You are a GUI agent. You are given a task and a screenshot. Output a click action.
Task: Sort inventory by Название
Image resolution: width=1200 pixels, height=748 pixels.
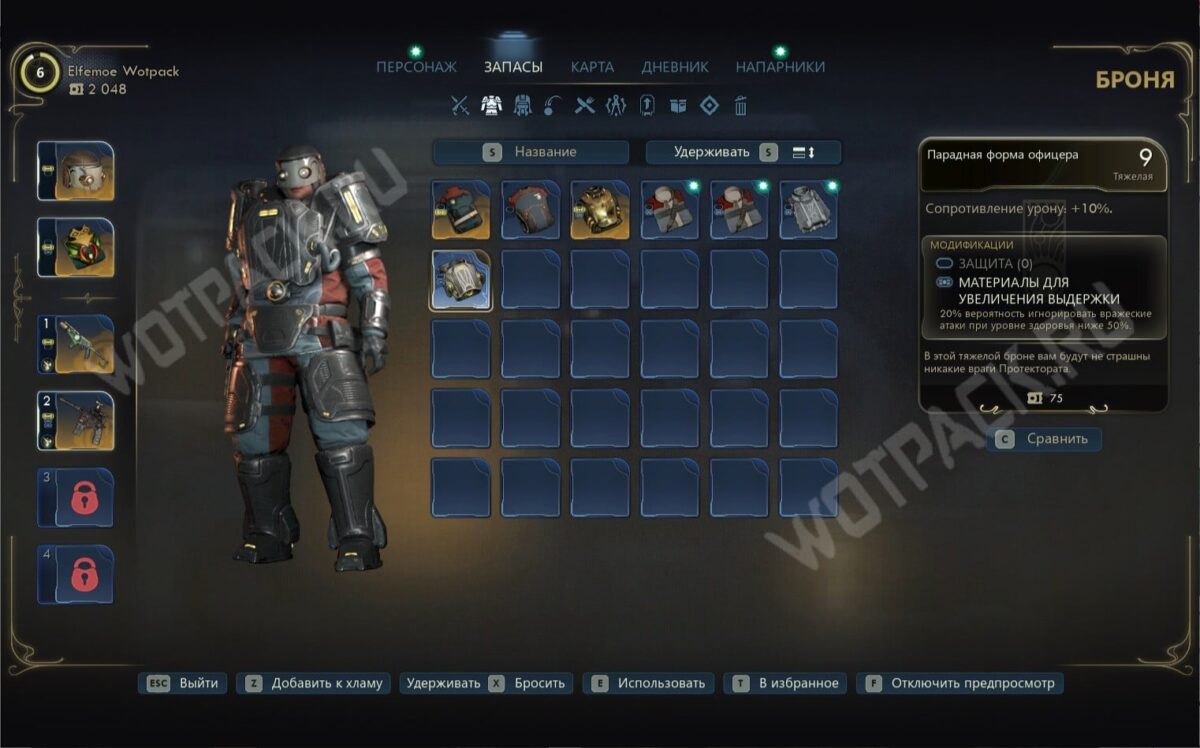531,152
